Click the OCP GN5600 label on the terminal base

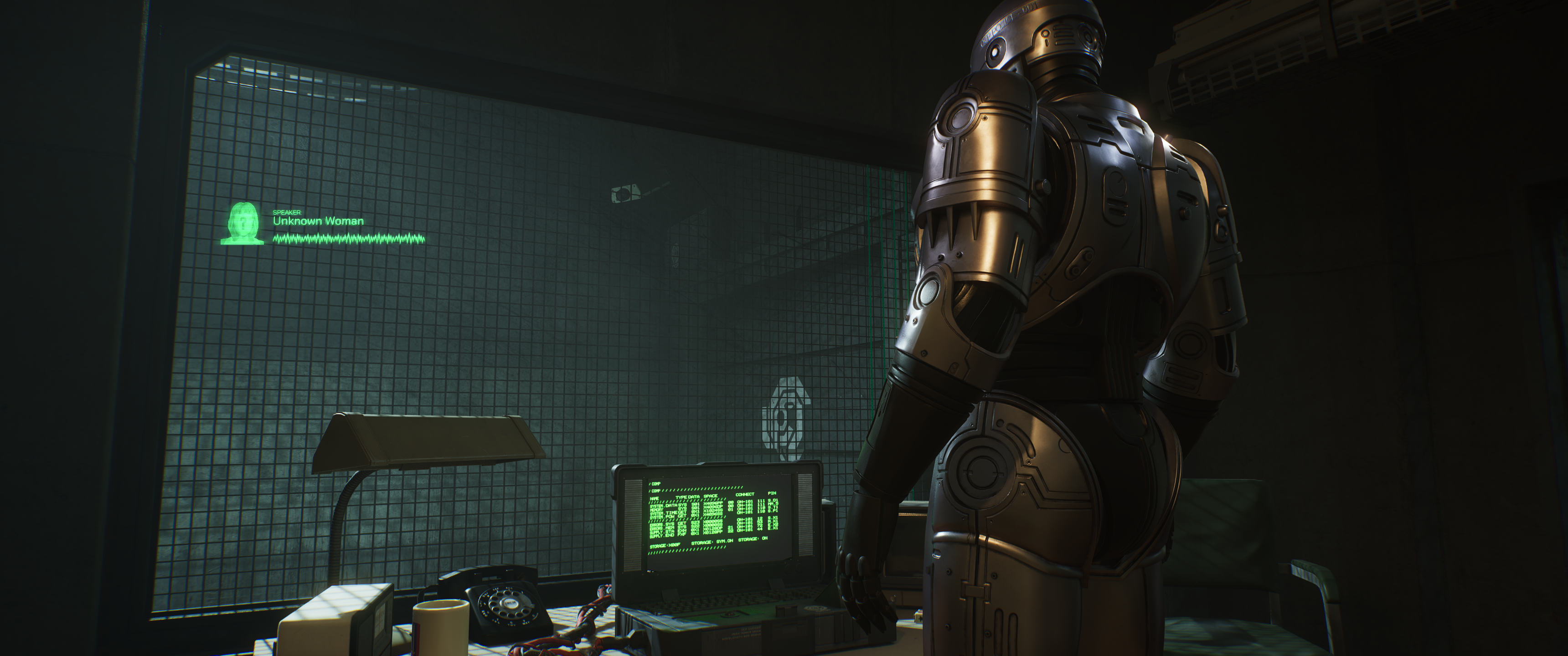pos(752,629)
